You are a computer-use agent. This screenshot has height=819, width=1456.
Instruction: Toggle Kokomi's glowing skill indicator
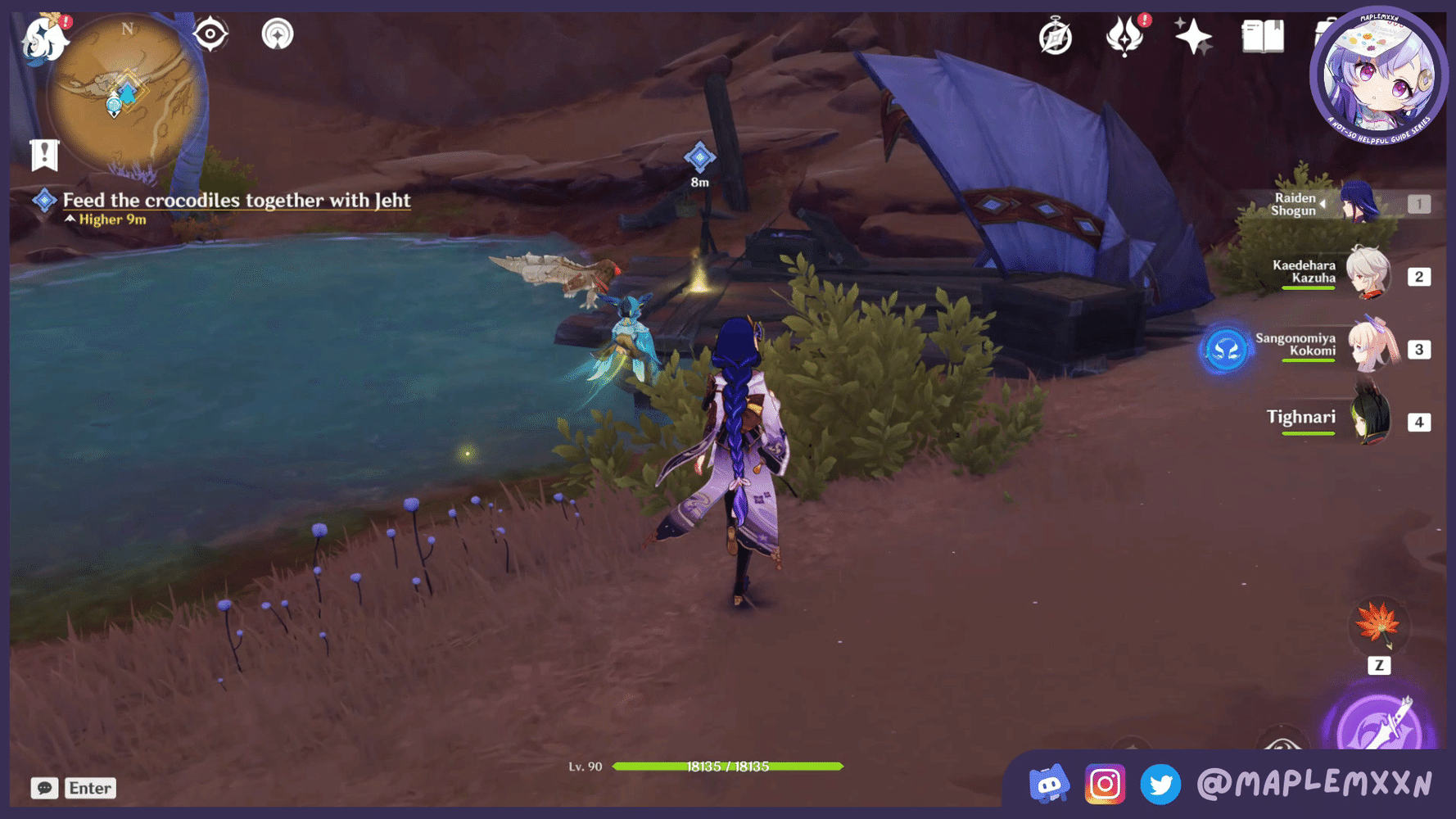1224,350
